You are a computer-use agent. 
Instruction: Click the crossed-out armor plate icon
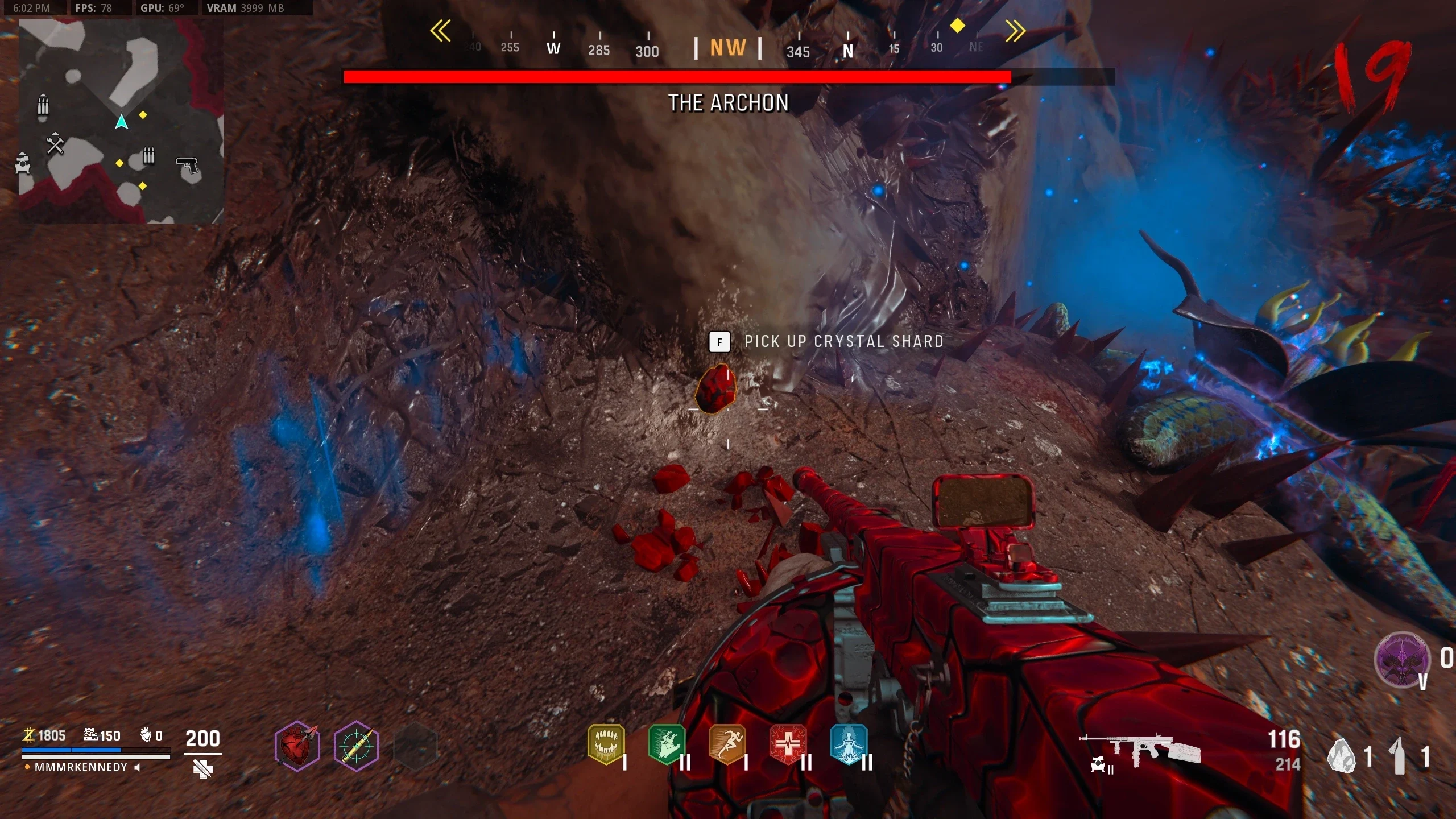pos(202,769)
